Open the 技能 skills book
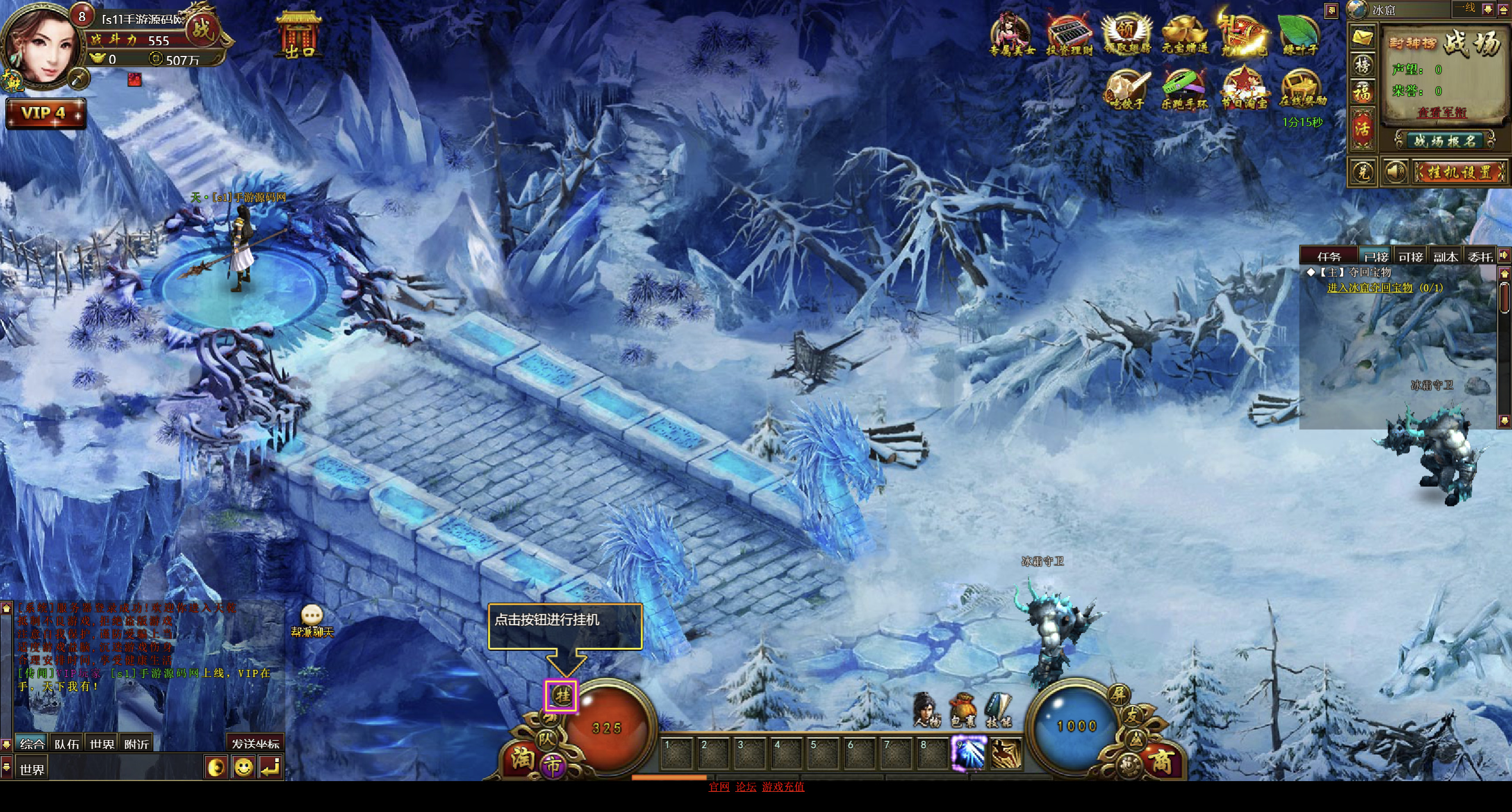 click(998, 709)
